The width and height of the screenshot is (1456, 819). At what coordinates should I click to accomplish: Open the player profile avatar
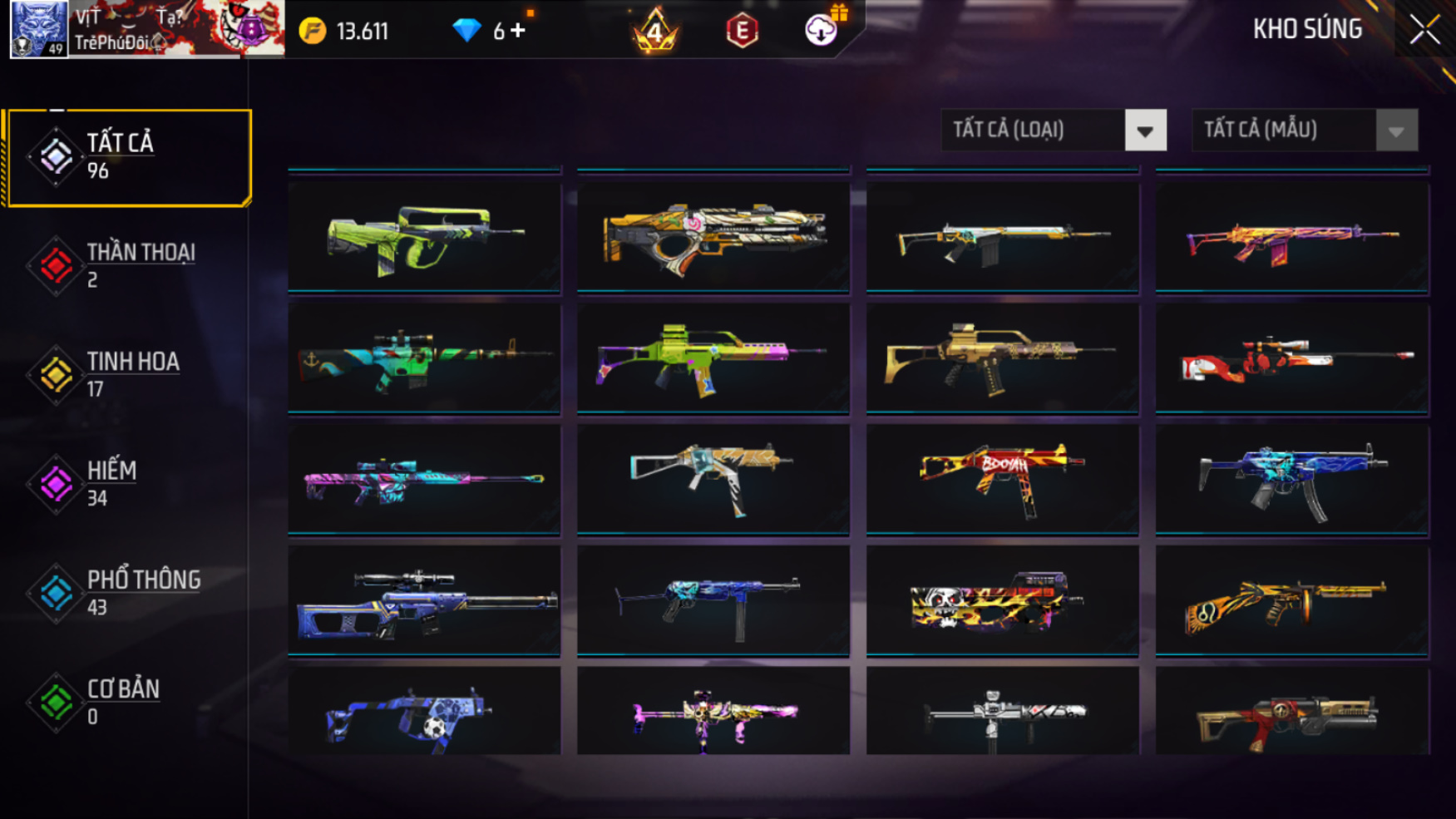click(x=38, y=29)
